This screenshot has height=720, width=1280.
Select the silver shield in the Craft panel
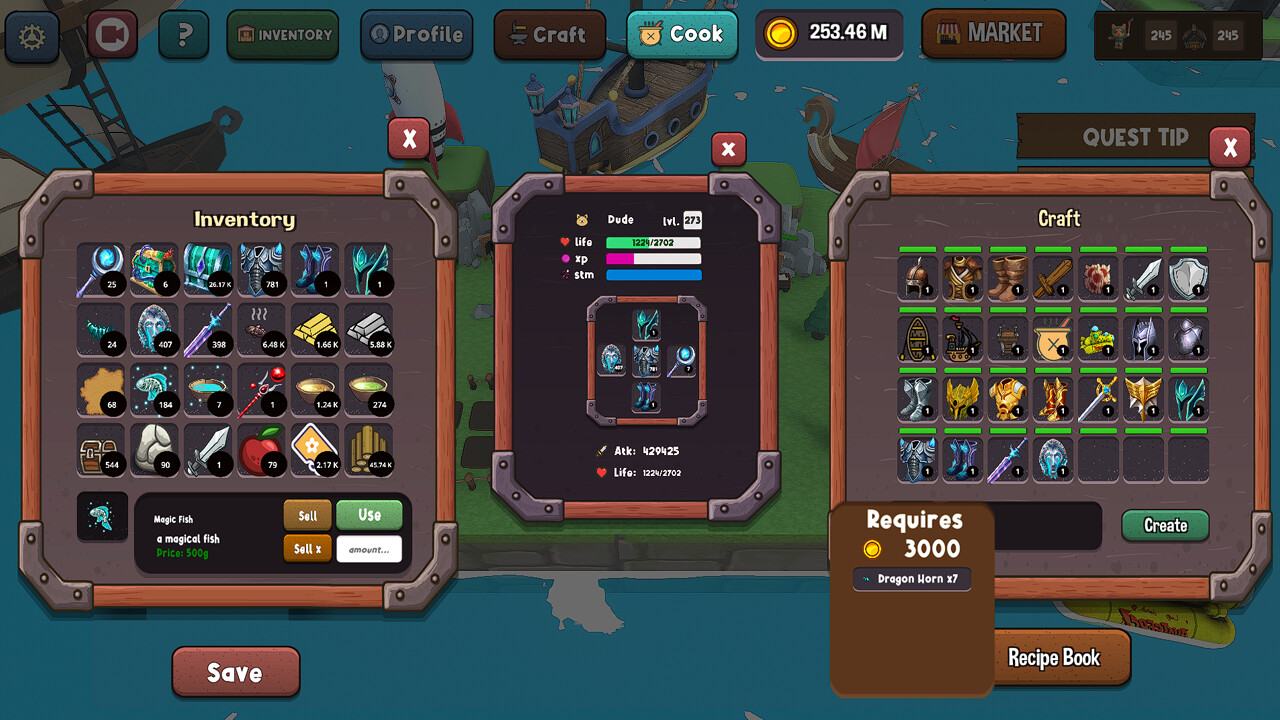click(1188, 278)
